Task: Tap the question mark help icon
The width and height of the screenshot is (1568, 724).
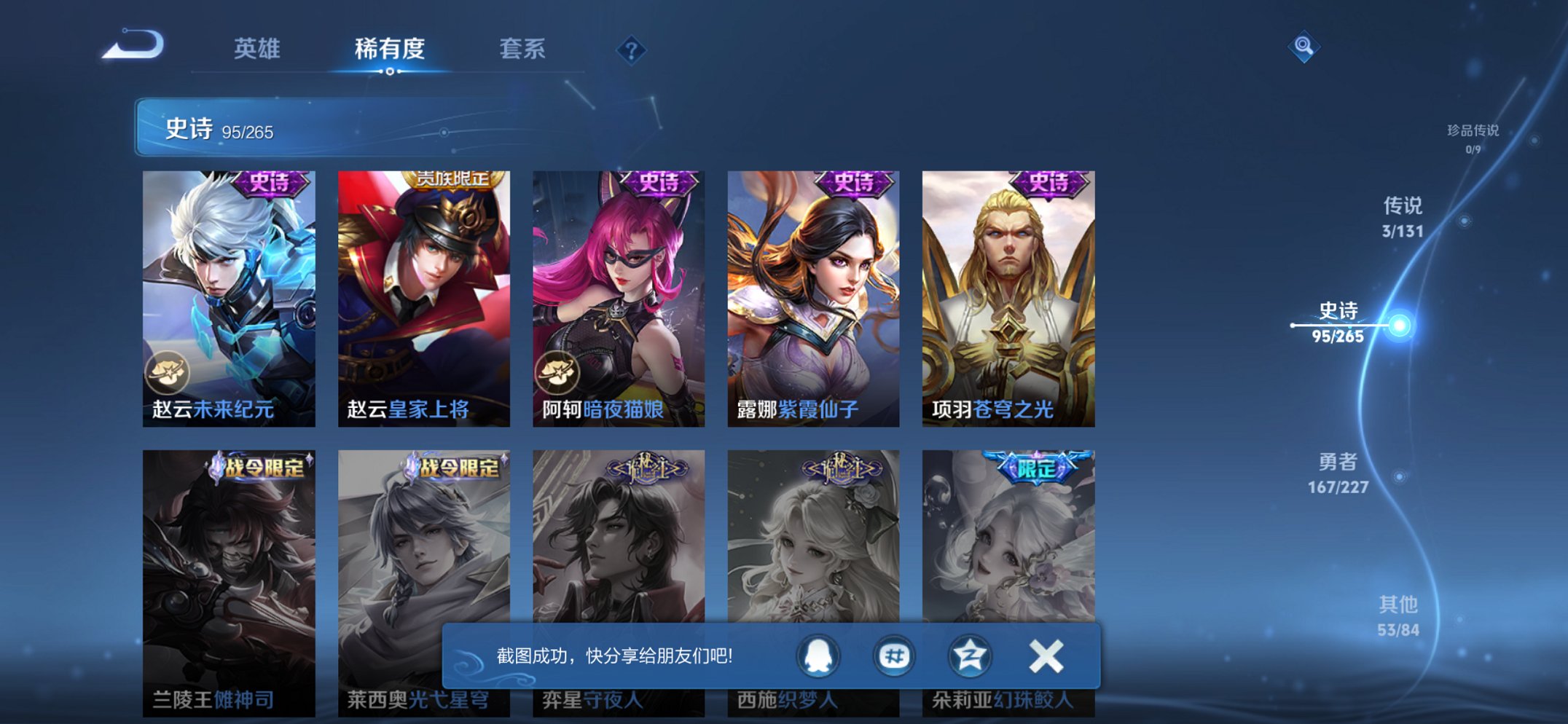Action: point(631,50)
